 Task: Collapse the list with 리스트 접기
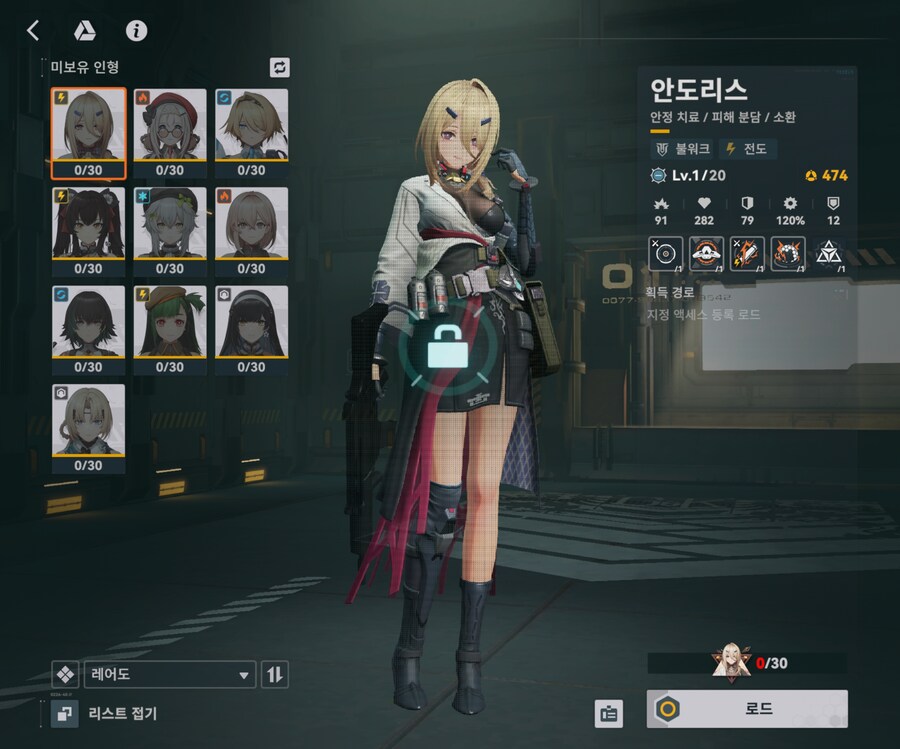(x=105, y=713)
